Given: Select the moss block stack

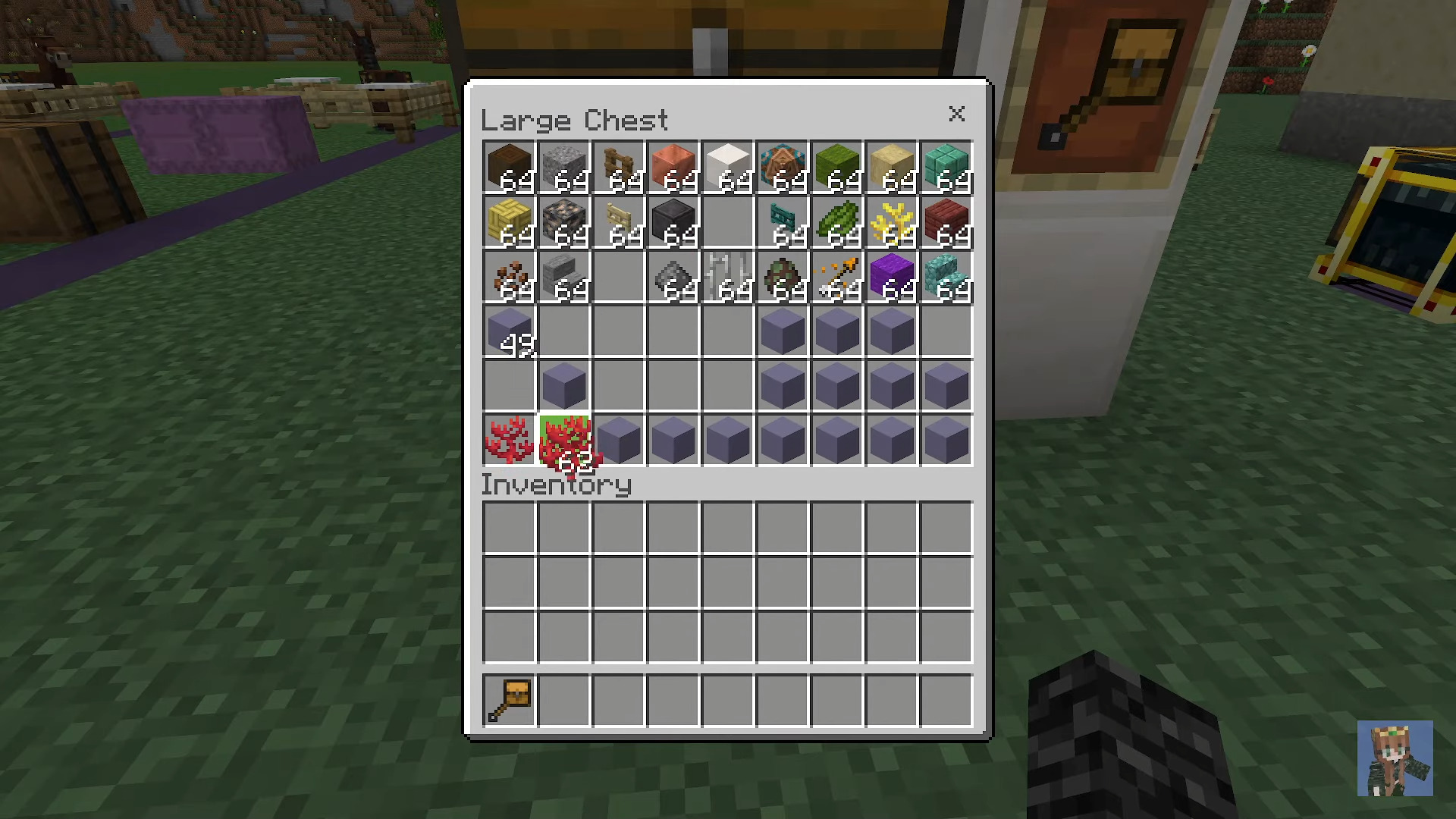Looking at the screenshot, I should click(837, 168).
